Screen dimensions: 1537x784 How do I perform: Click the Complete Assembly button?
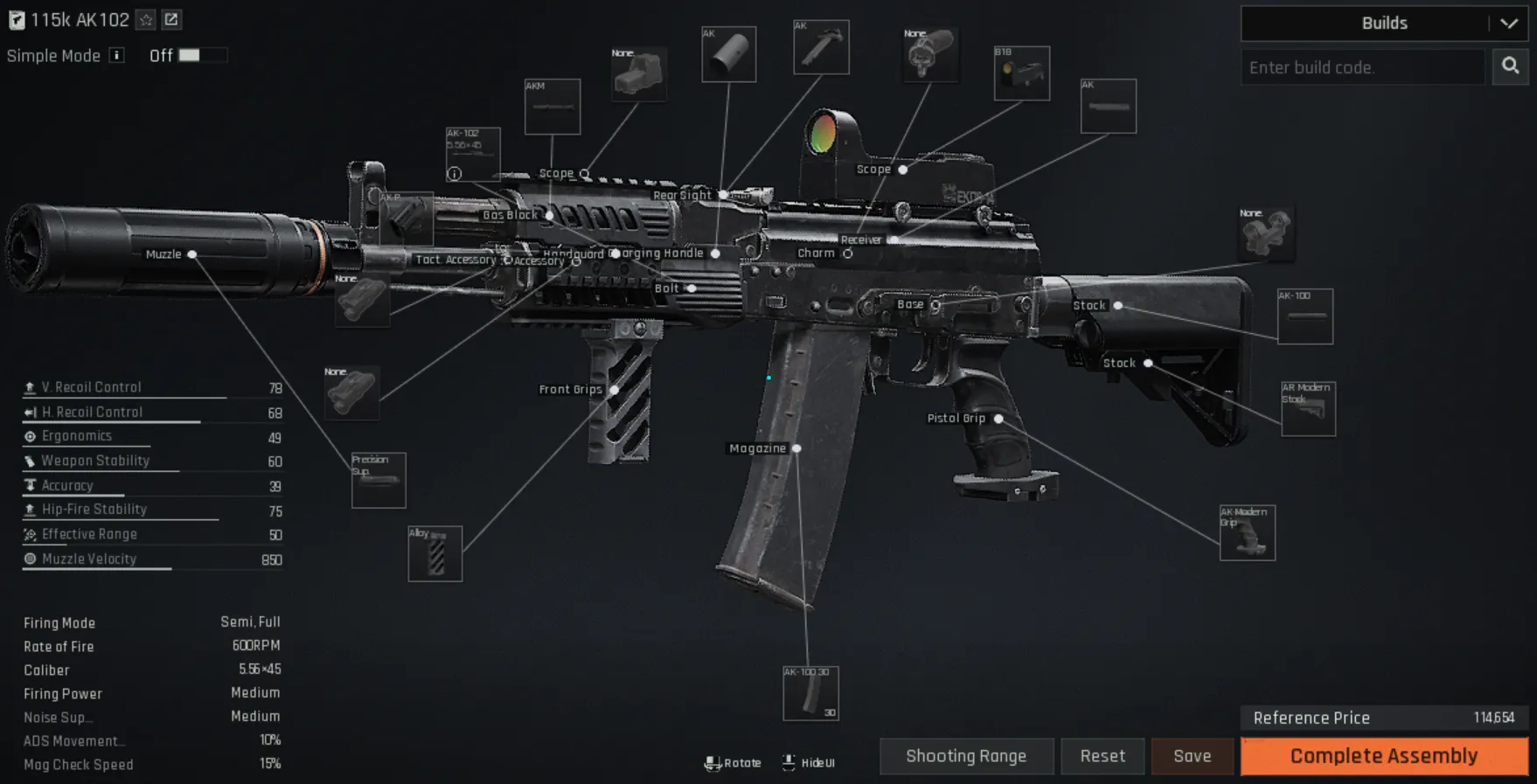tap(1381, 755)
